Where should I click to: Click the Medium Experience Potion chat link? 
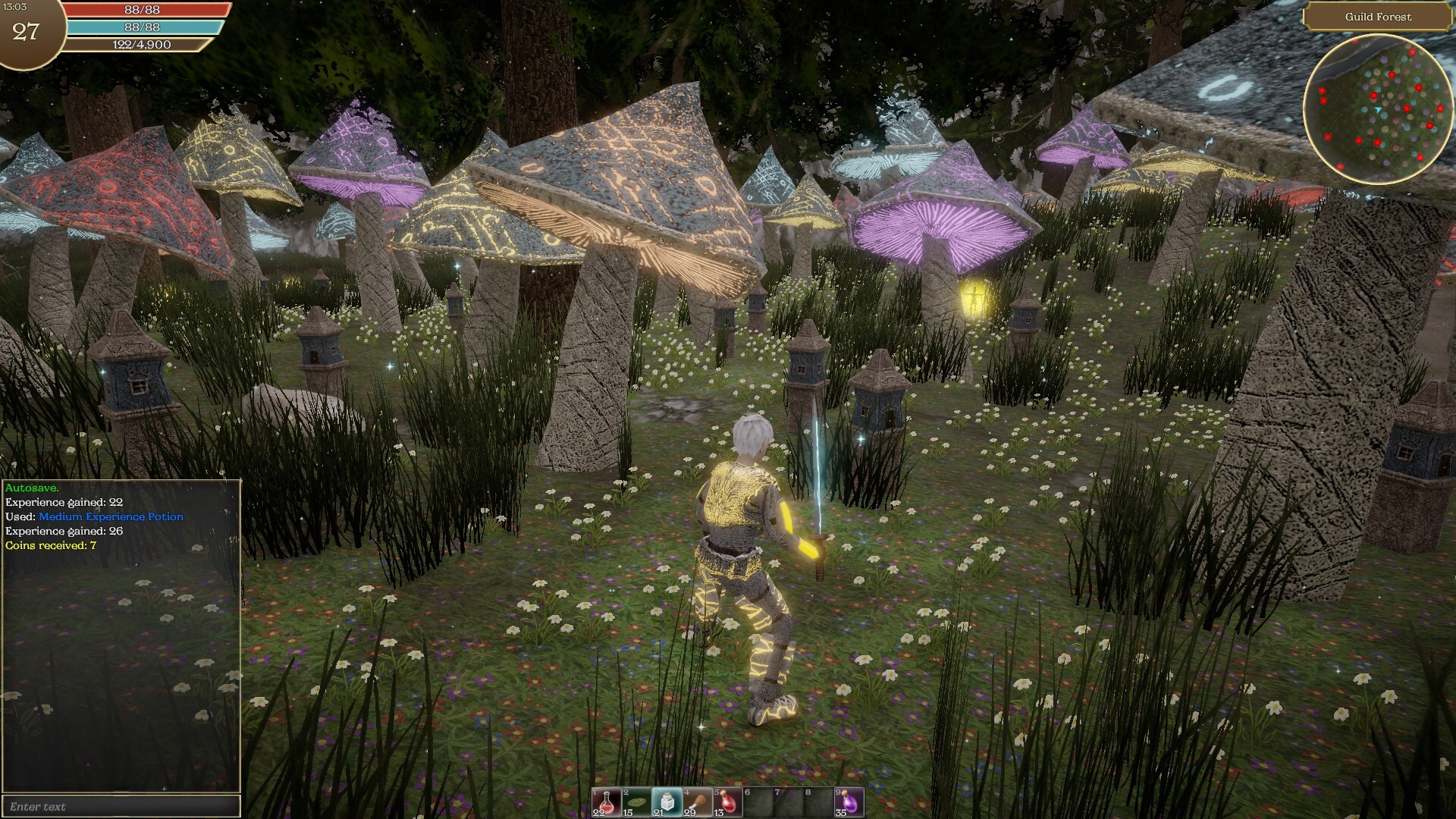111,516
